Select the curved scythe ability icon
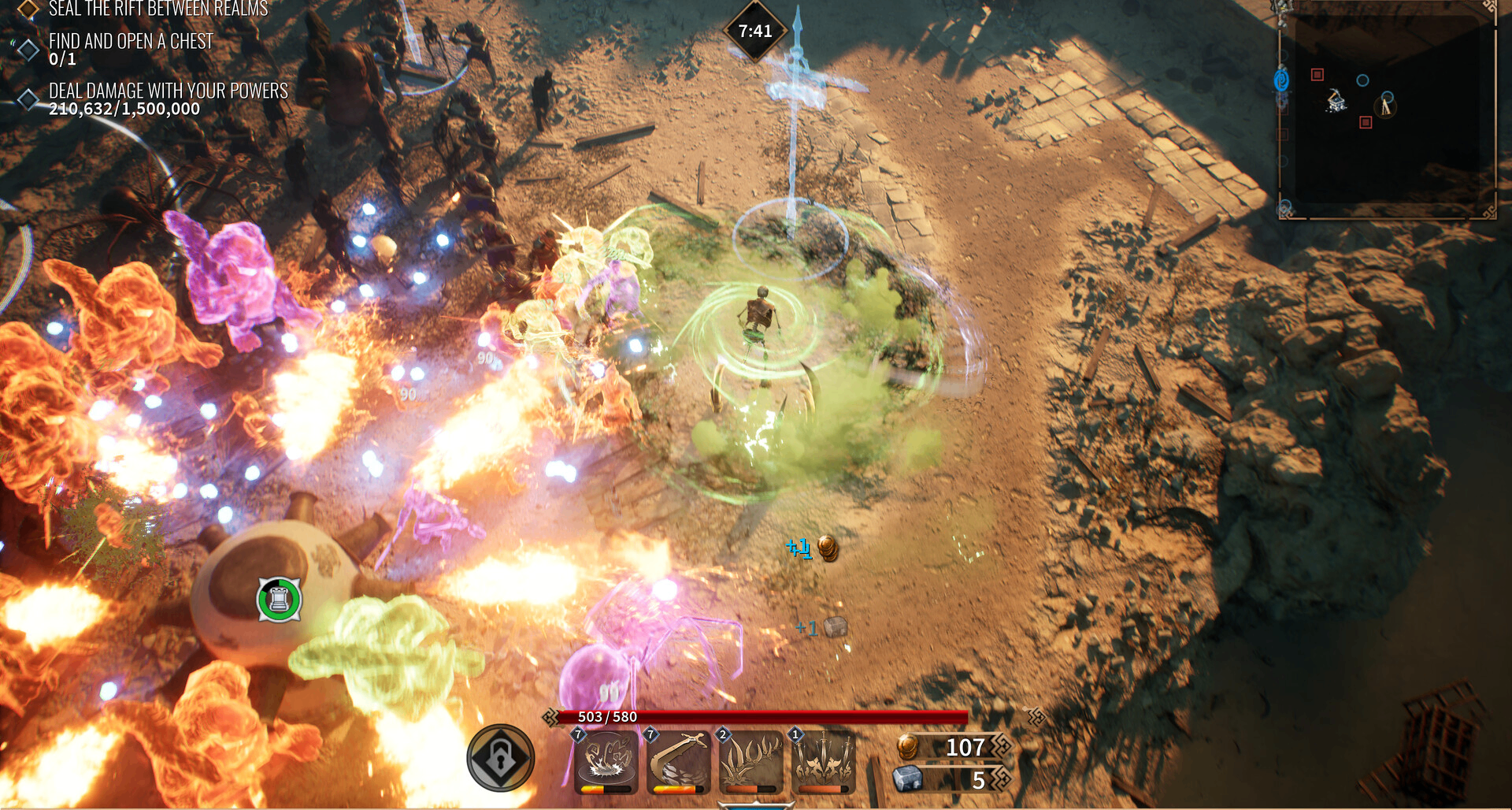 (678, 761)
